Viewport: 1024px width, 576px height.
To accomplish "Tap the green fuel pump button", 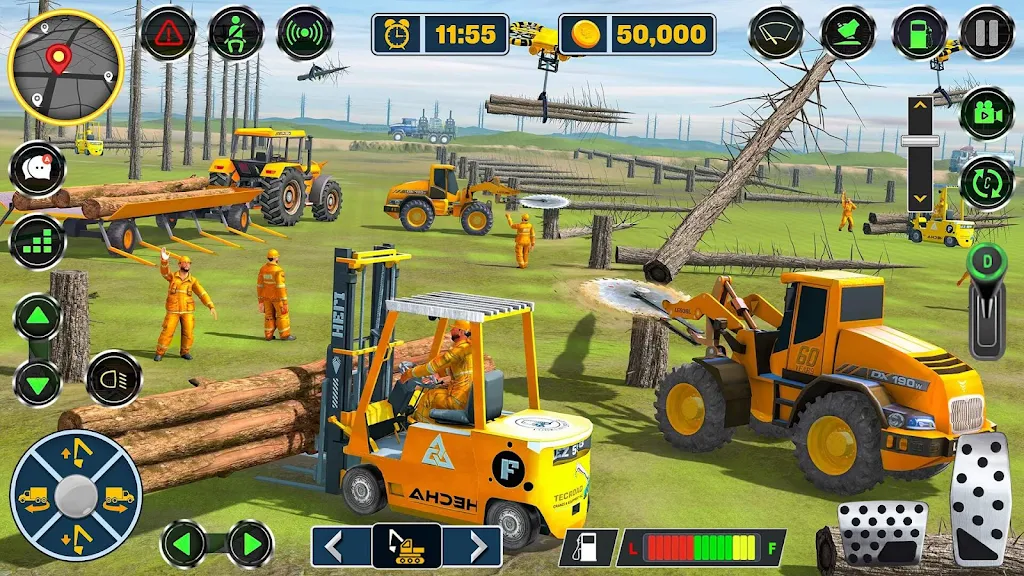I will coord(919,33).
